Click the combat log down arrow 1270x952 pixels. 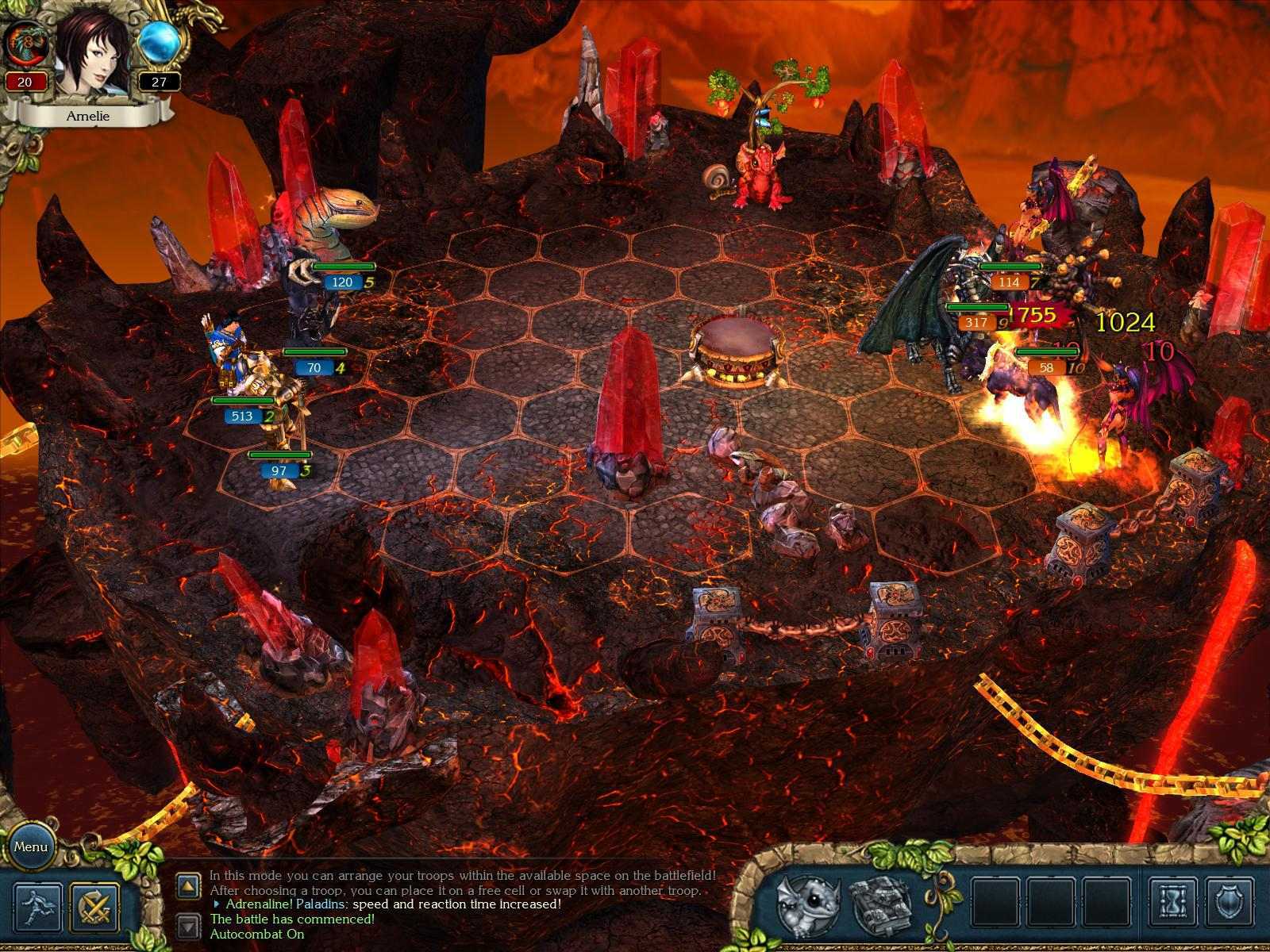coord(188,926)
